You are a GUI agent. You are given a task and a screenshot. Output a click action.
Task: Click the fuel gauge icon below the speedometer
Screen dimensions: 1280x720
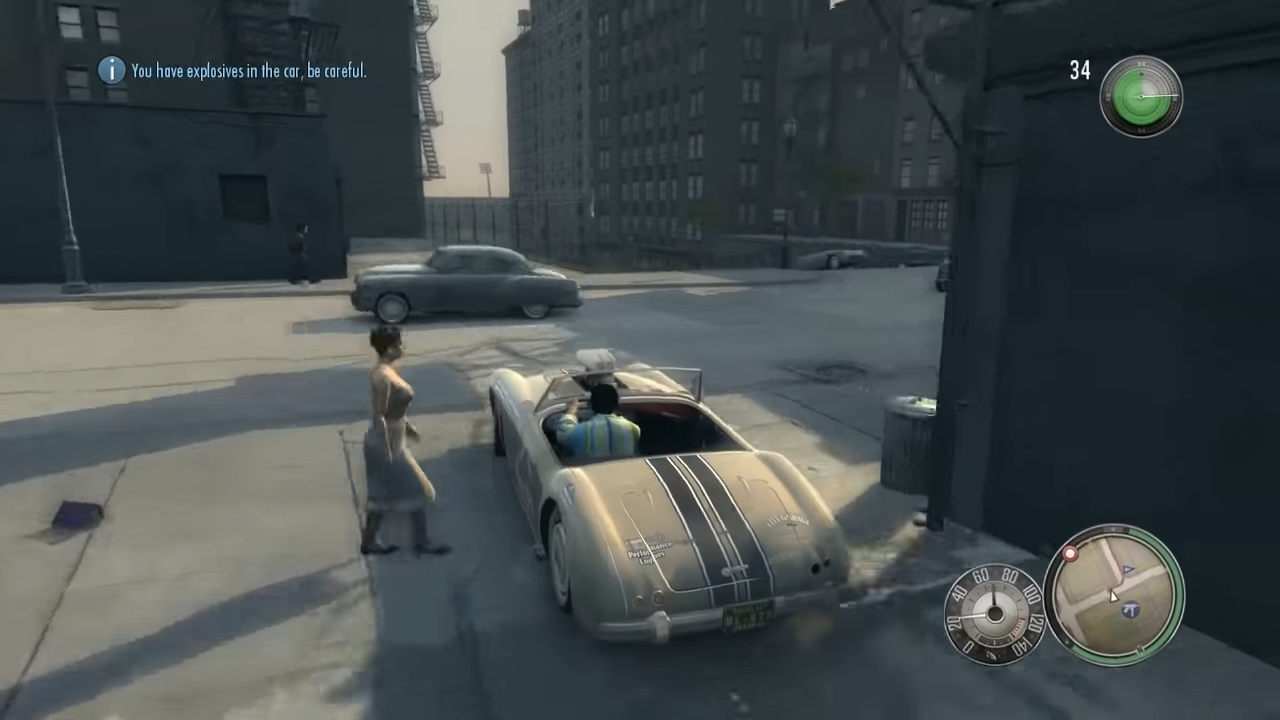pos(993,654)
